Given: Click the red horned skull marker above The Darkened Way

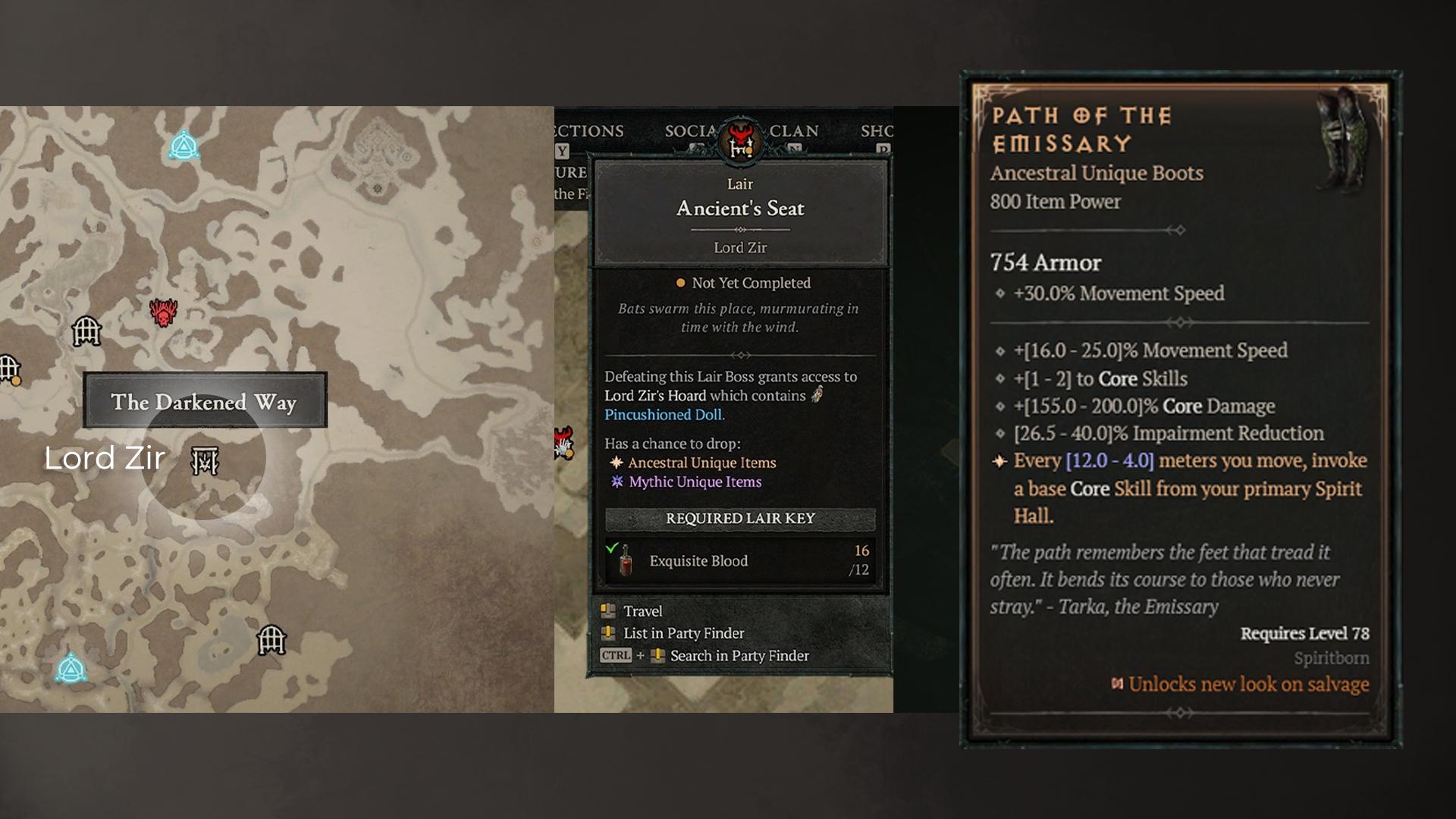Looking at the screenshot, I should click(163, 312).
